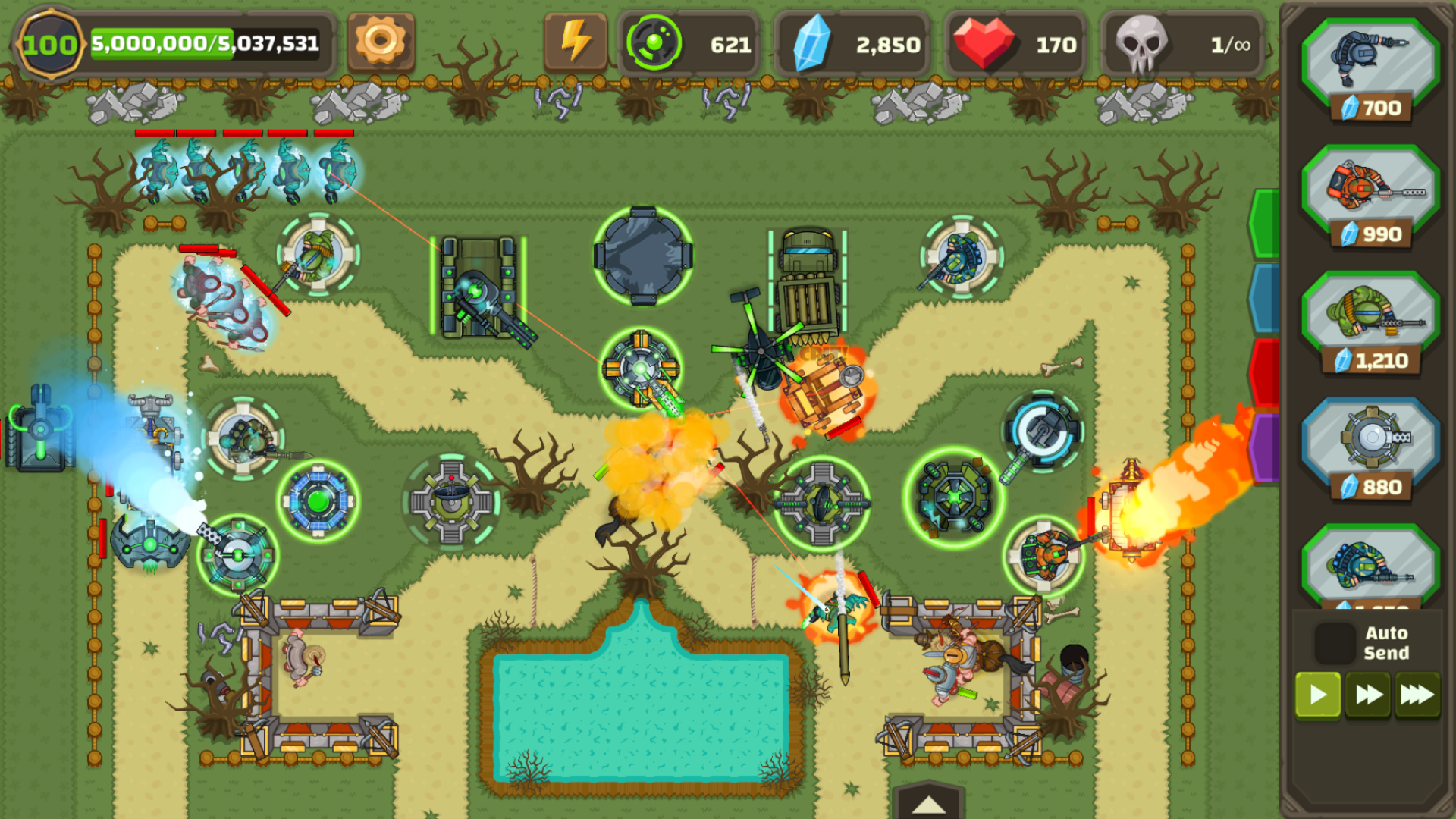
Task: Switch to the blue tower category tab
Action: [1265, 297]
